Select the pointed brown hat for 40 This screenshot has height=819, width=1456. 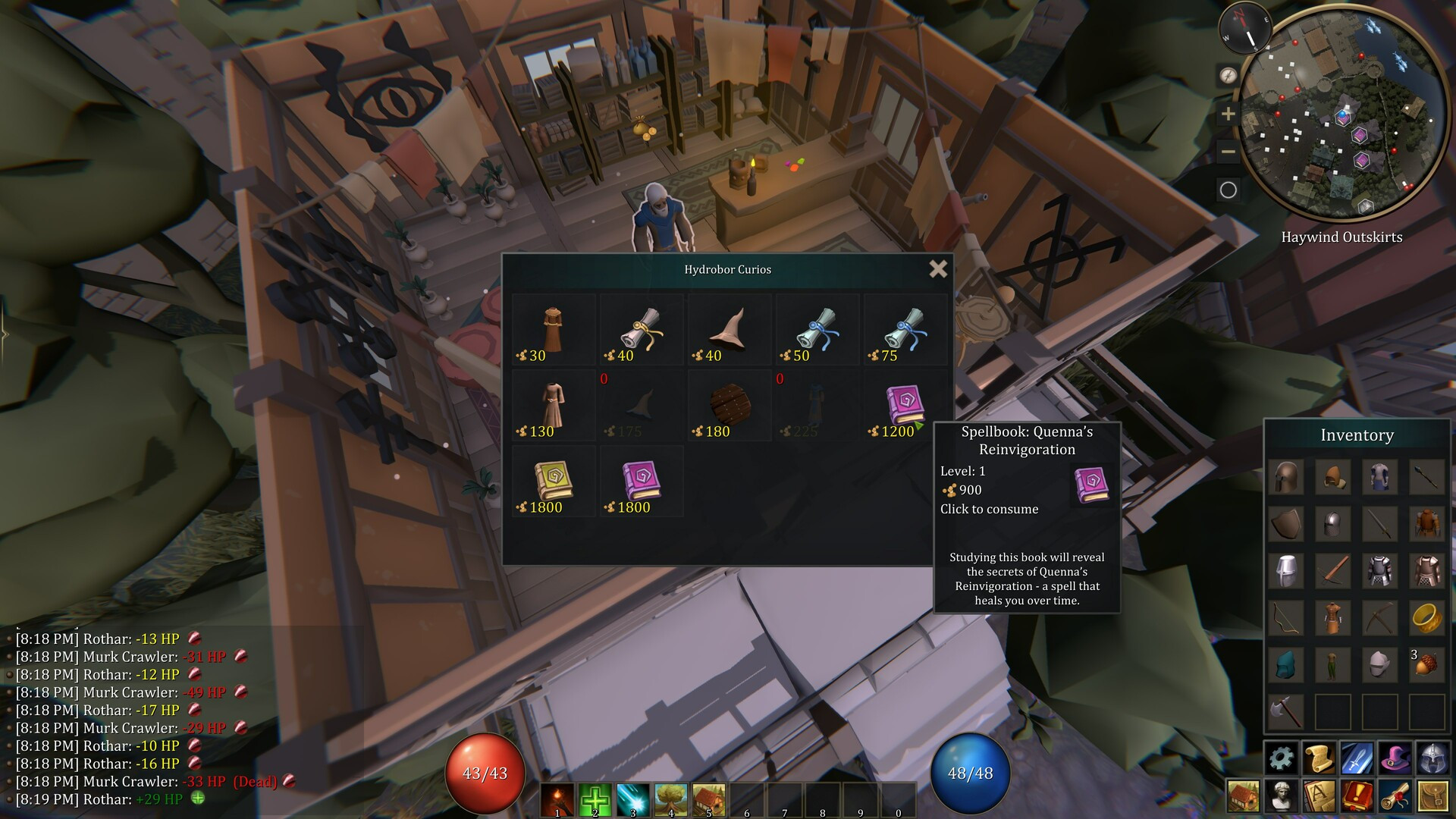(x=729, y=330)
